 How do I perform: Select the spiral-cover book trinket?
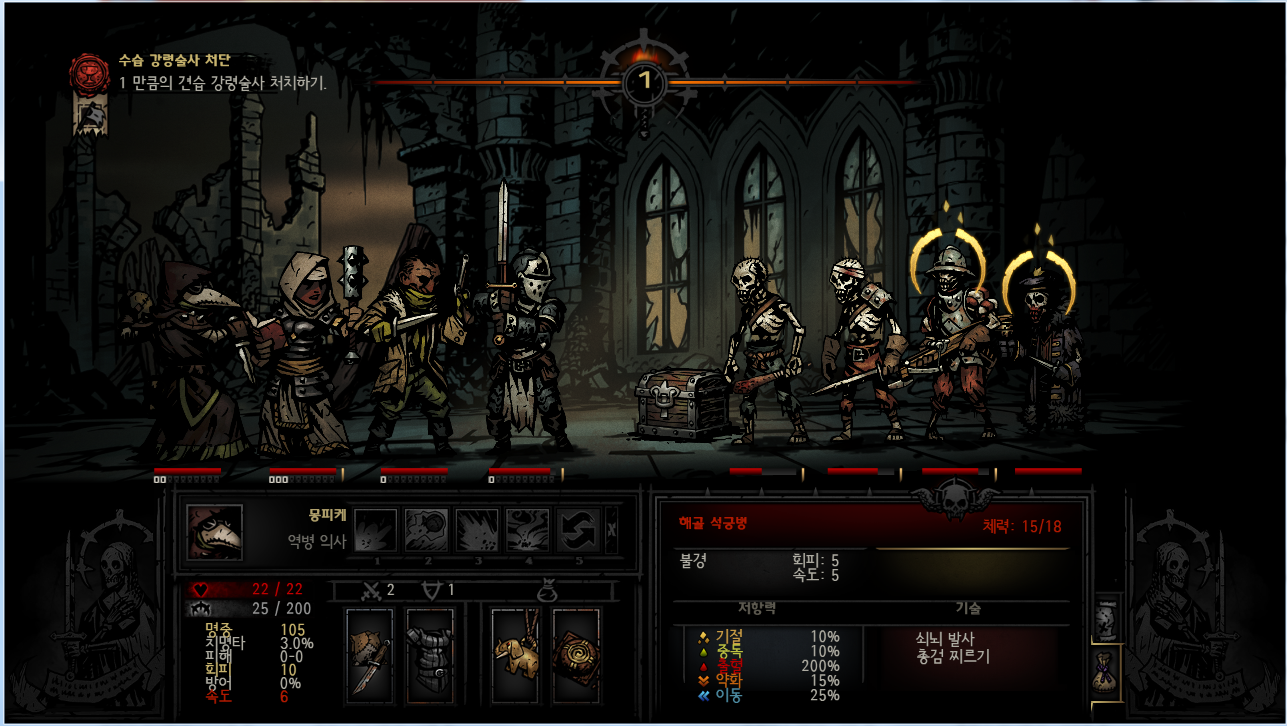click(576, 653)
